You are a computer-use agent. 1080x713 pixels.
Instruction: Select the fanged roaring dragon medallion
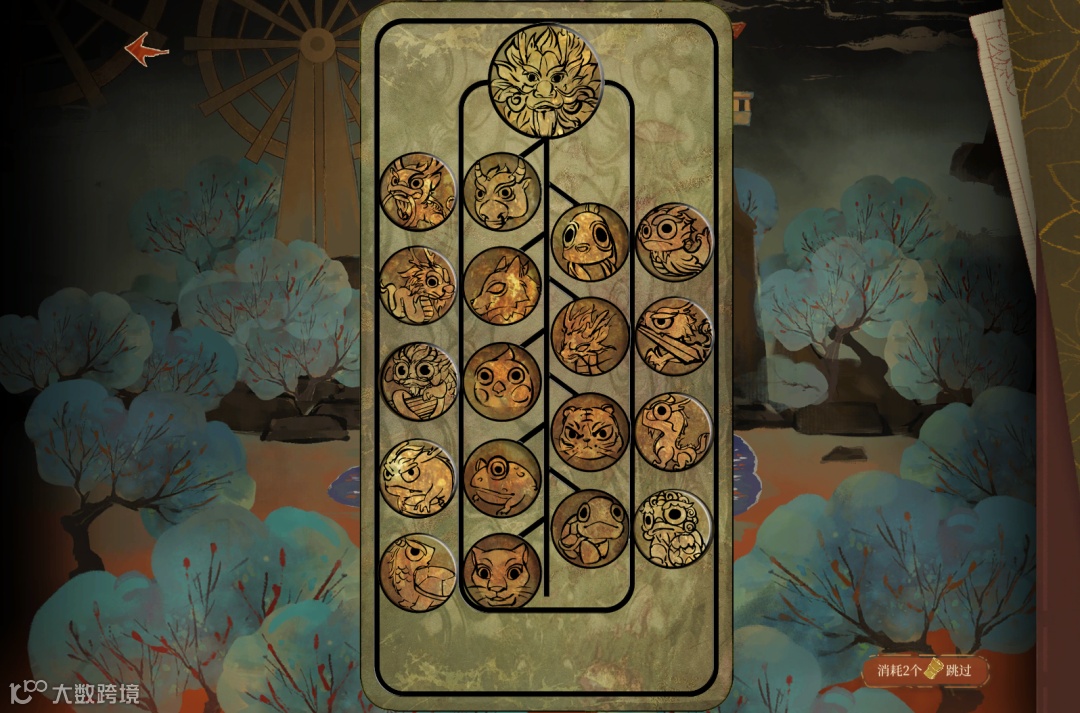click(418, 191)
